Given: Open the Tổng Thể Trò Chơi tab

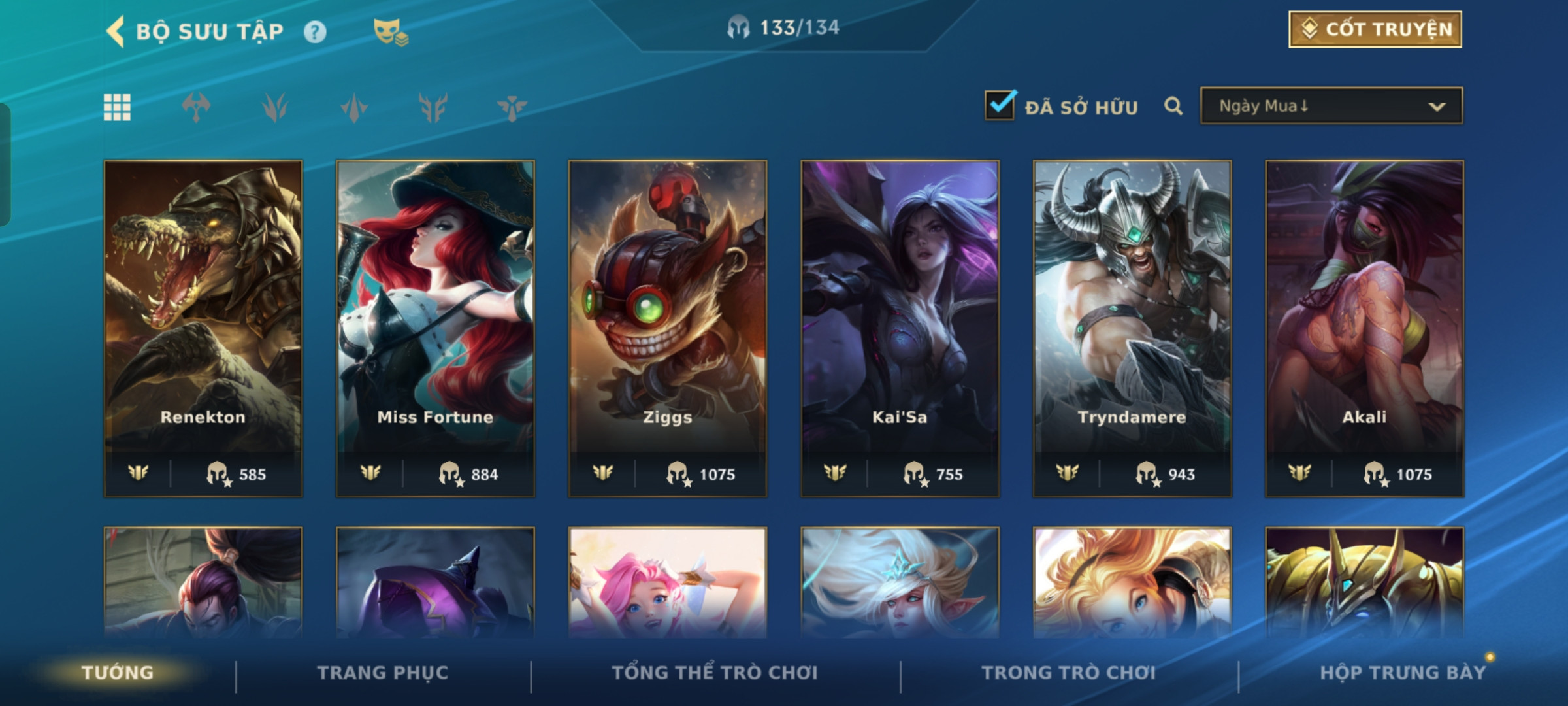Looking at the screenshot, I should coord(715,673).
